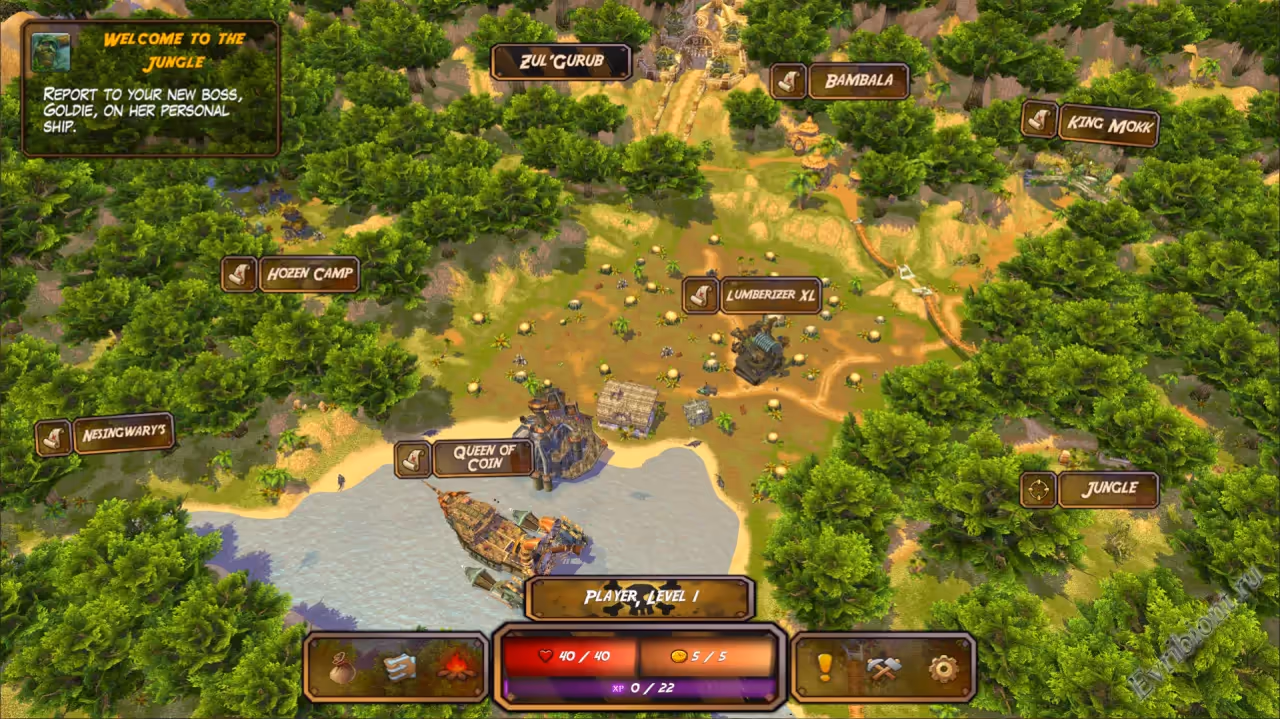Open the bandage scroll icon
Screen dimensions: 1280x719
coord(399,667)
